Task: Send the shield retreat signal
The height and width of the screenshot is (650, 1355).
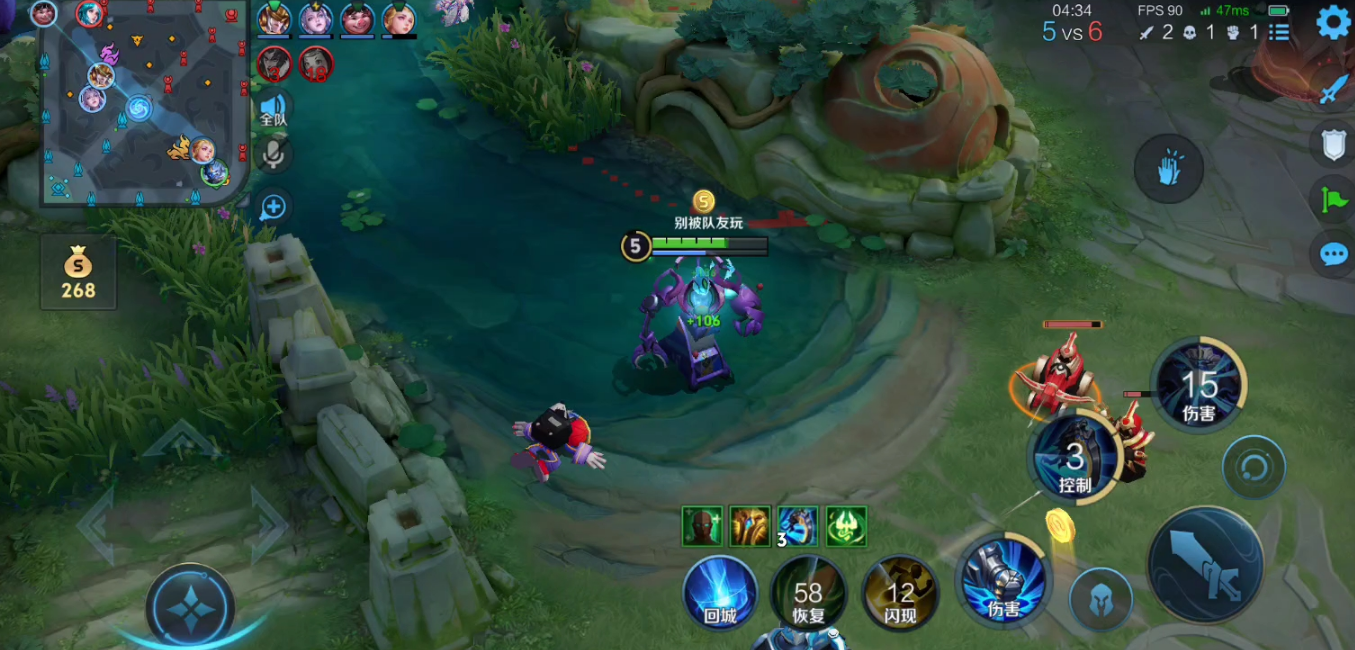Action: tap(1334, 145)
